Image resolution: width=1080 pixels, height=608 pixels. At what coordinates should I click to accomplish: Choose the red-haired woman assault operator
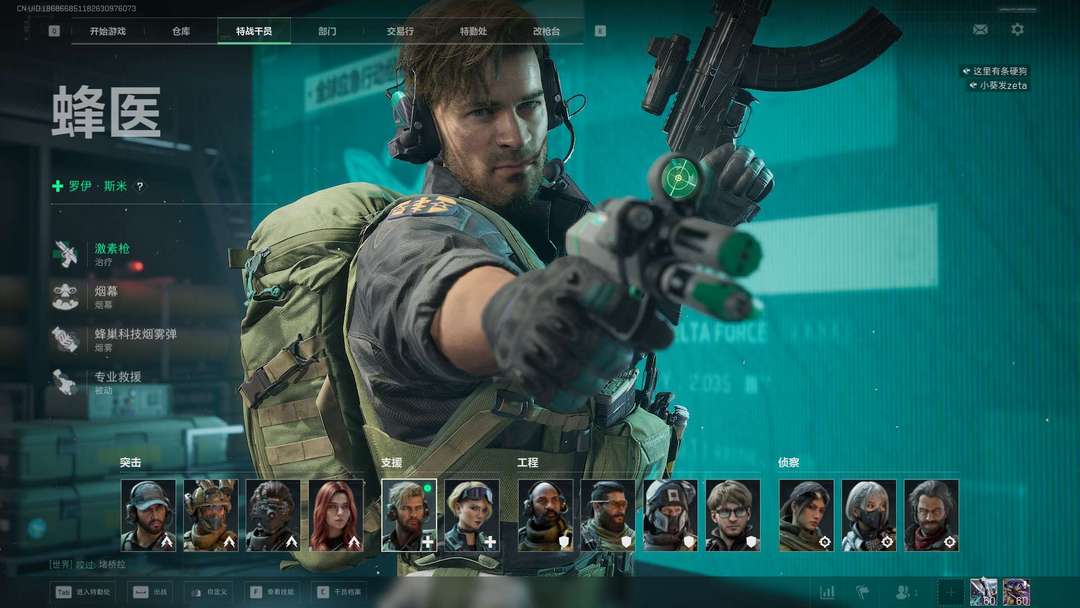(x=336, y=515)
